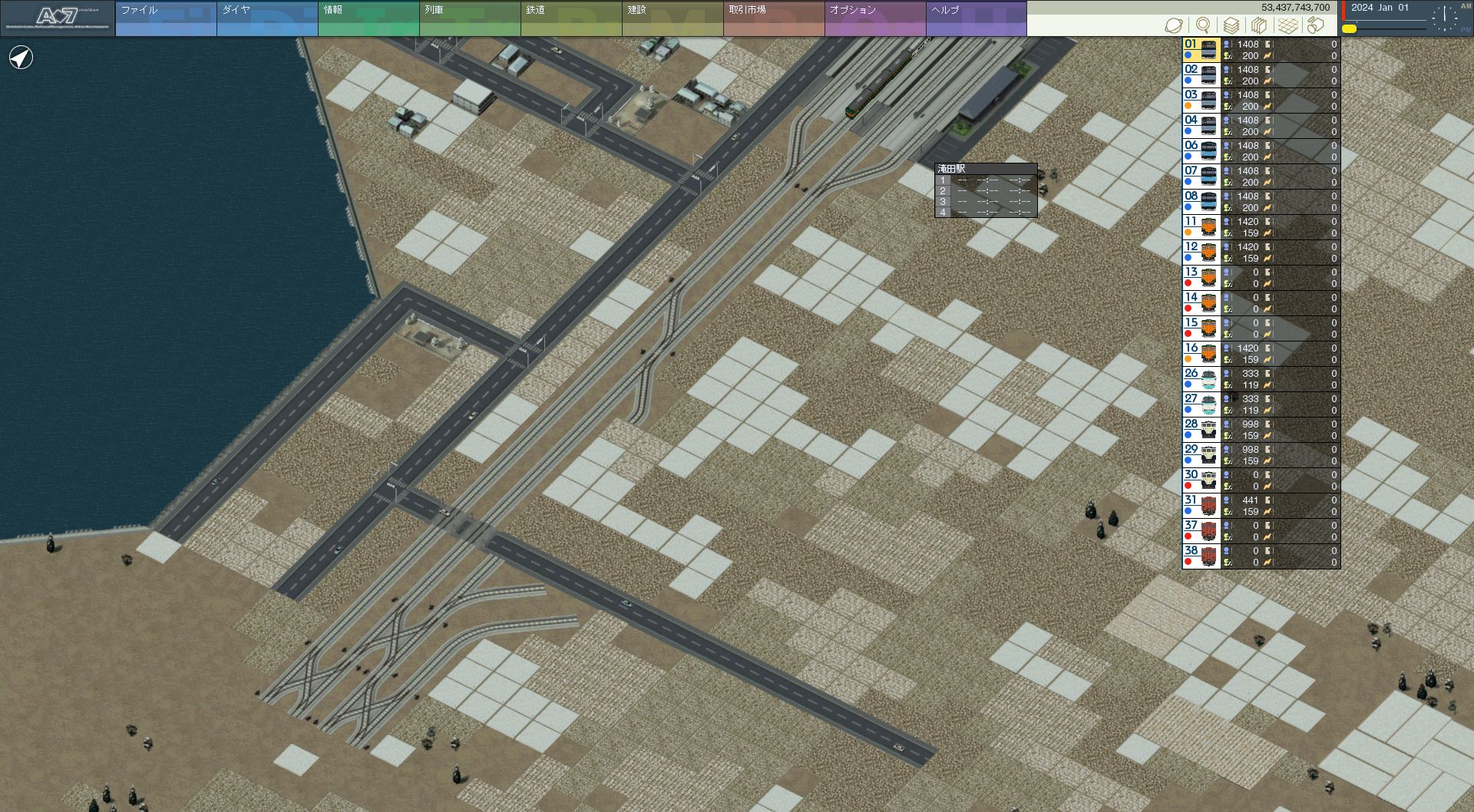Image resolution: width=1474 pixels, height=812 pixels.
Task: Click the stacked layers icon
Action: point(1231,25)
